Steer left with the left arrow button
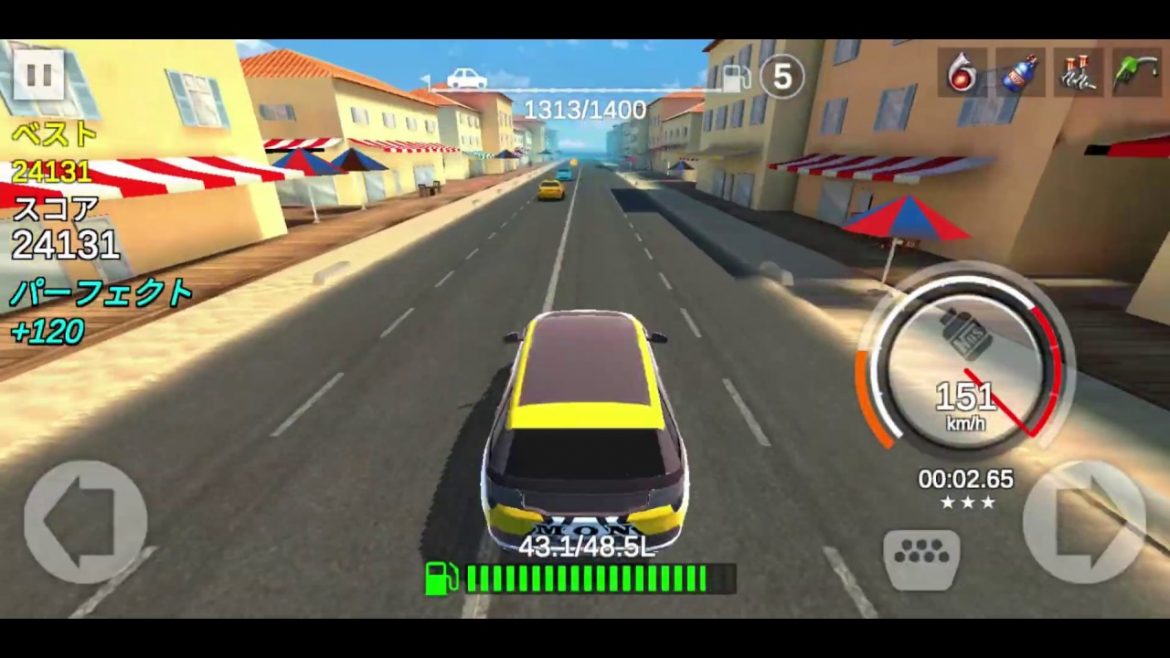Screen dimensions: 1170x658 (85, 521)
